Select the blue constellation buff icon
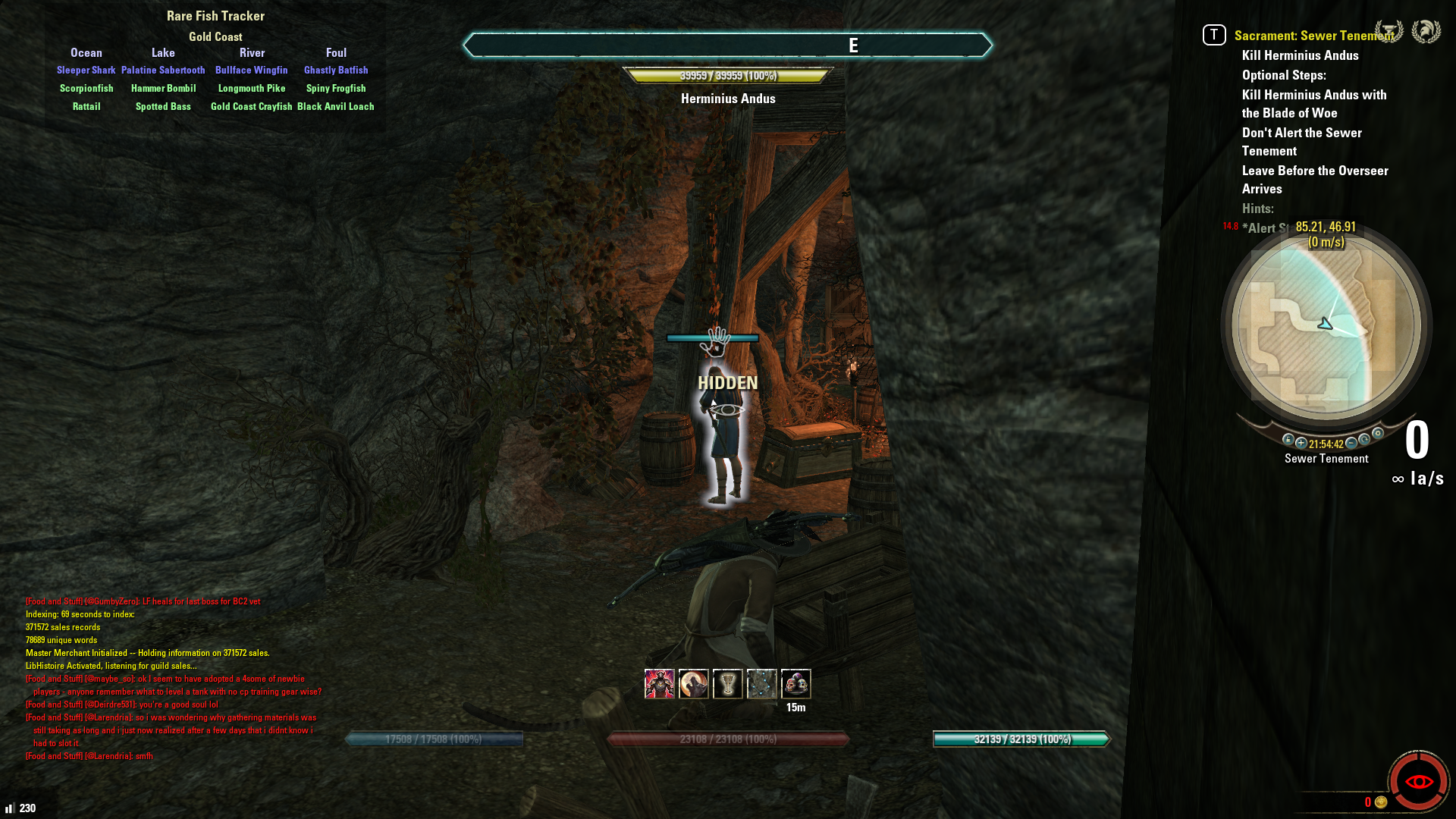 (x=761, y=684)
